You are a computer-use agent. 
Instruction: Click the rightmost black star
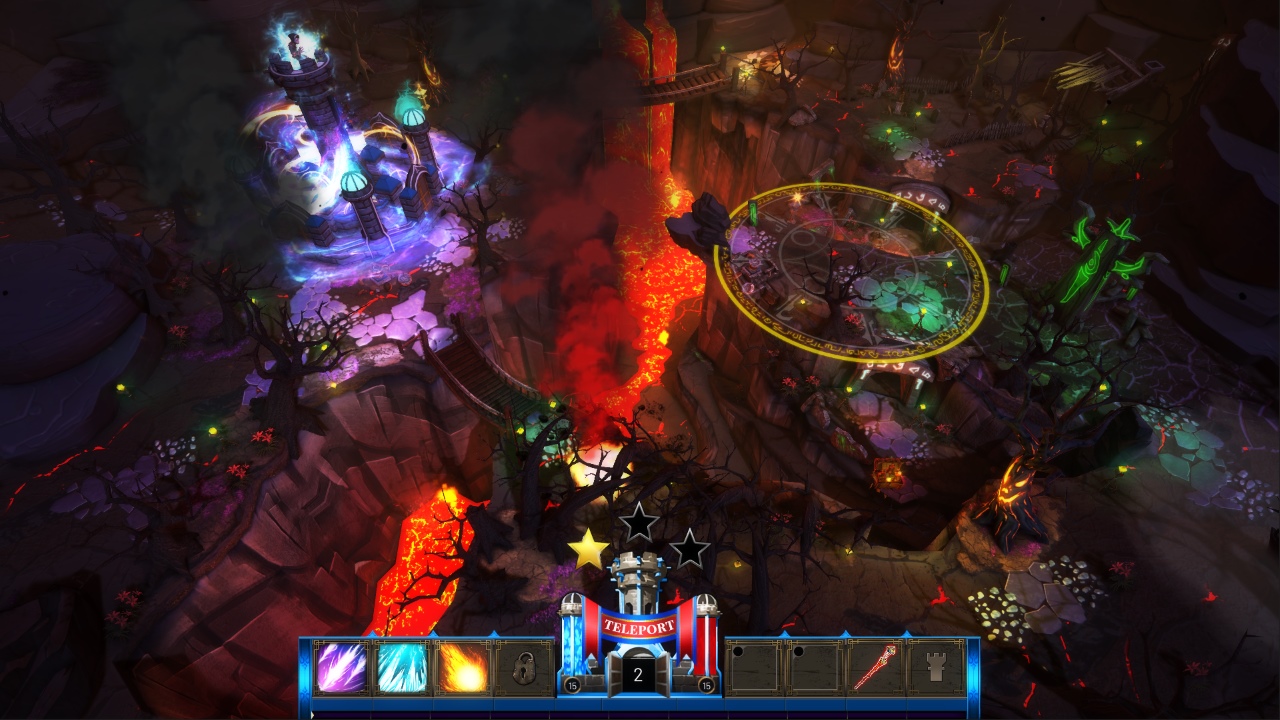click(x=688, y=548)
